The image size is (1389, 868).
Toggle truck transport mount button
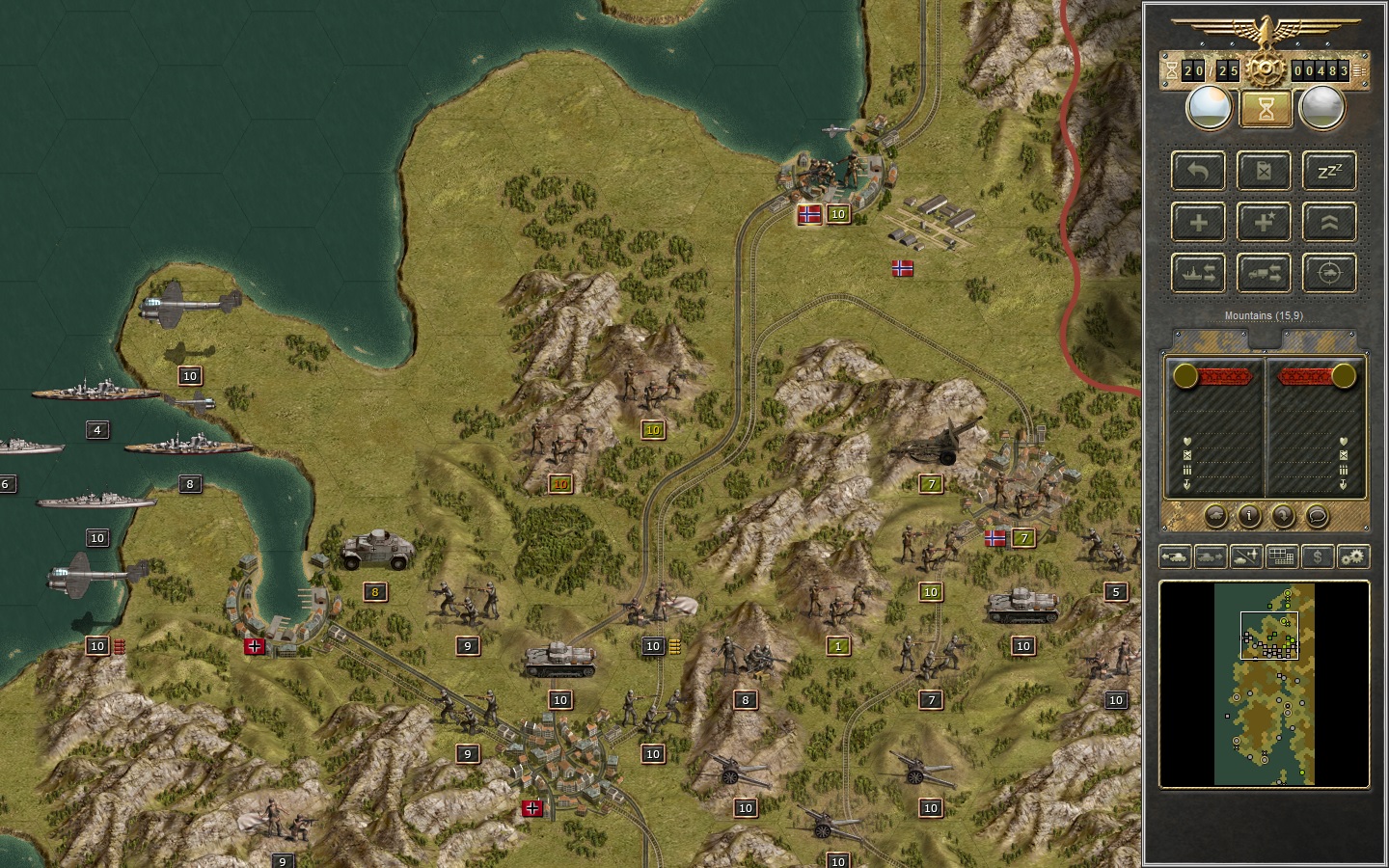coord(1264,274)
